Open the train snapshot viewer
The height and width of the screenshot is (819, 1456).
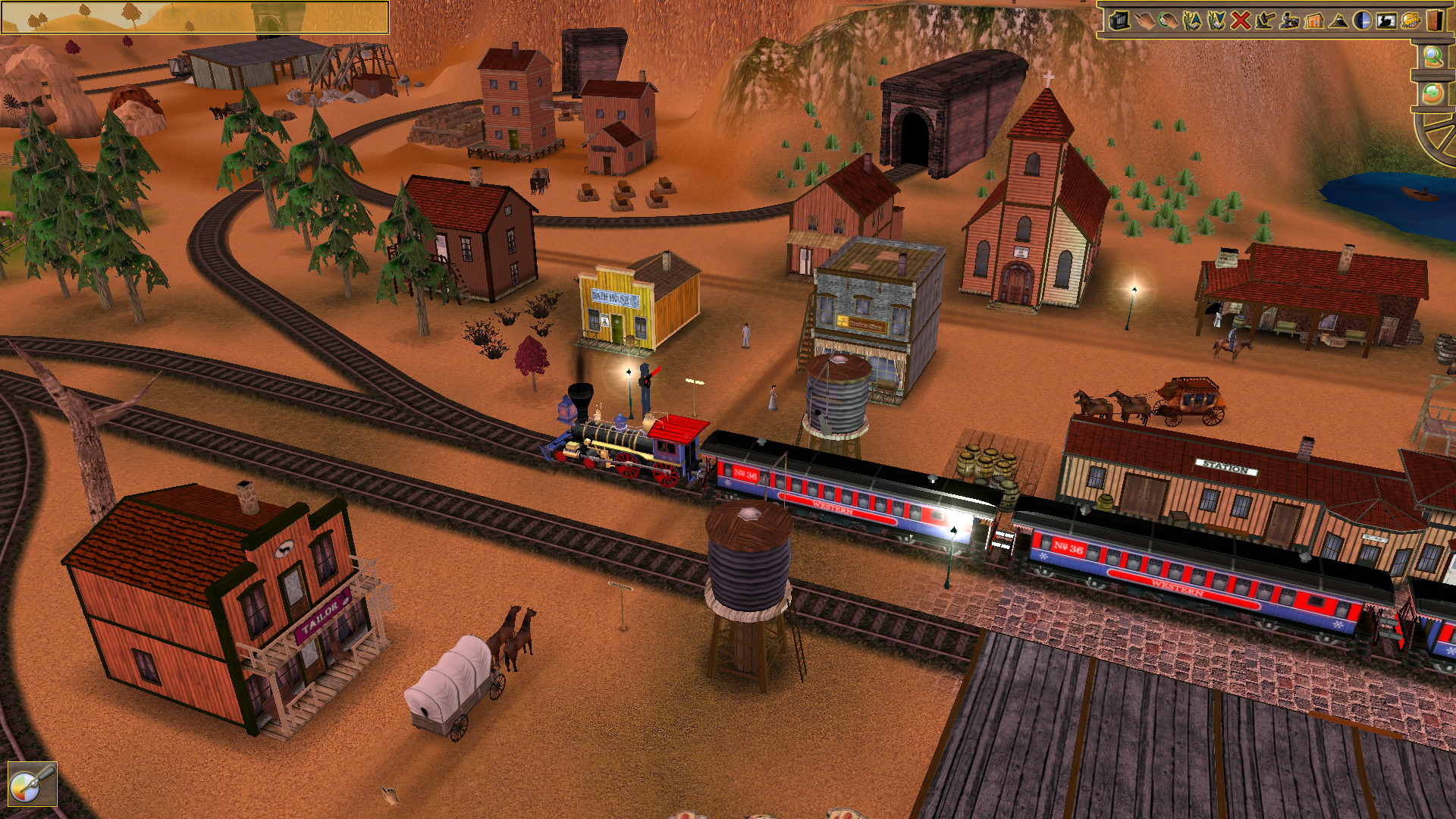point(1387,21)
